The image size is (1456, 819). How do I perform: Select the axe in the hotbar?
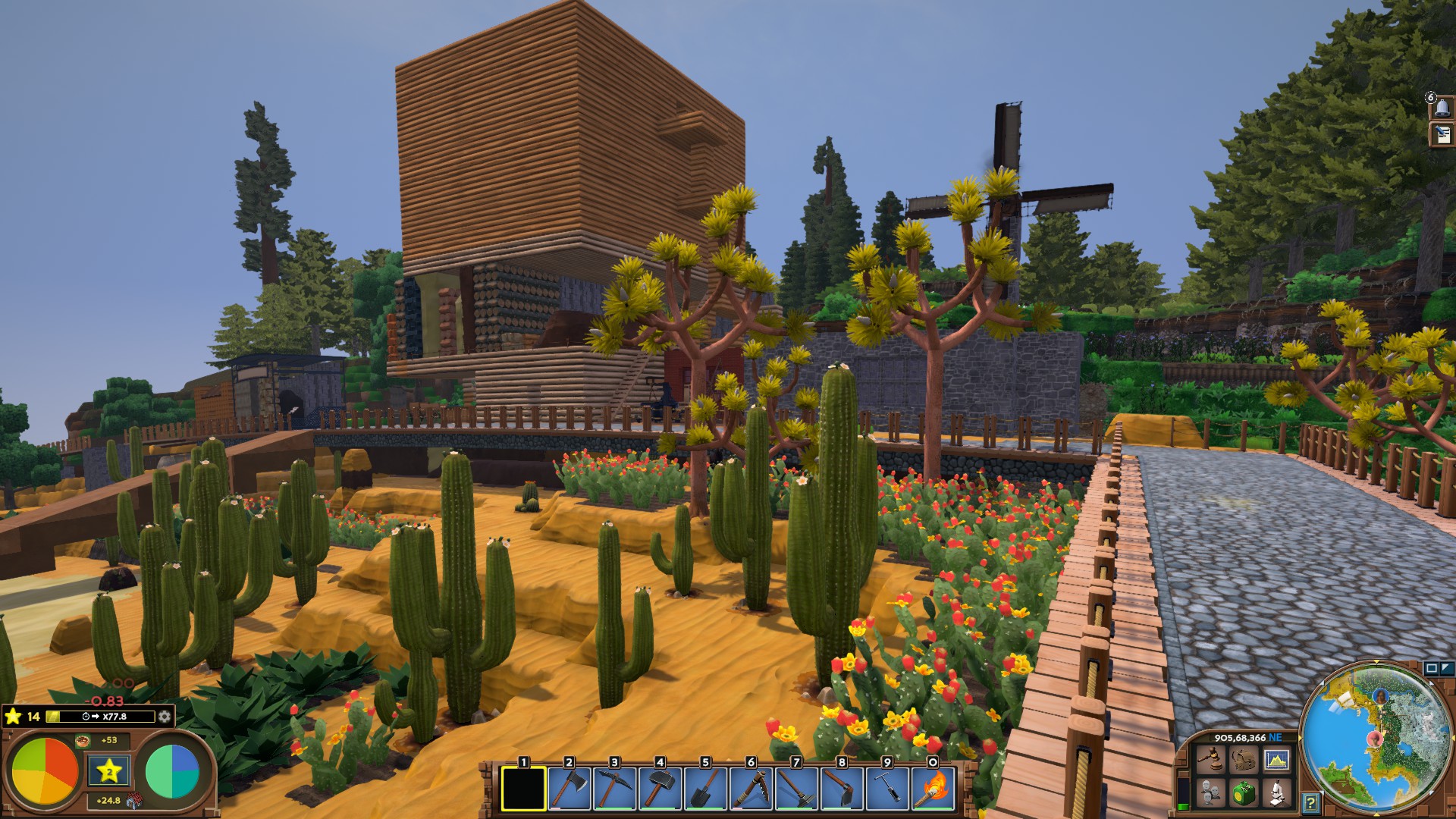click(569, 789)
